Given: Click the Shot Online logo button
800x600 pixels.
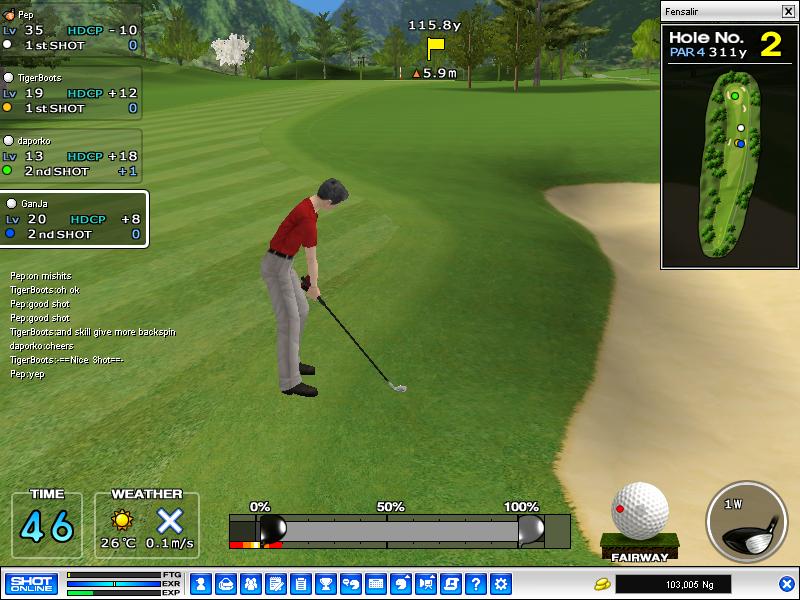Looking at the screenshot, I should point(32,584).
